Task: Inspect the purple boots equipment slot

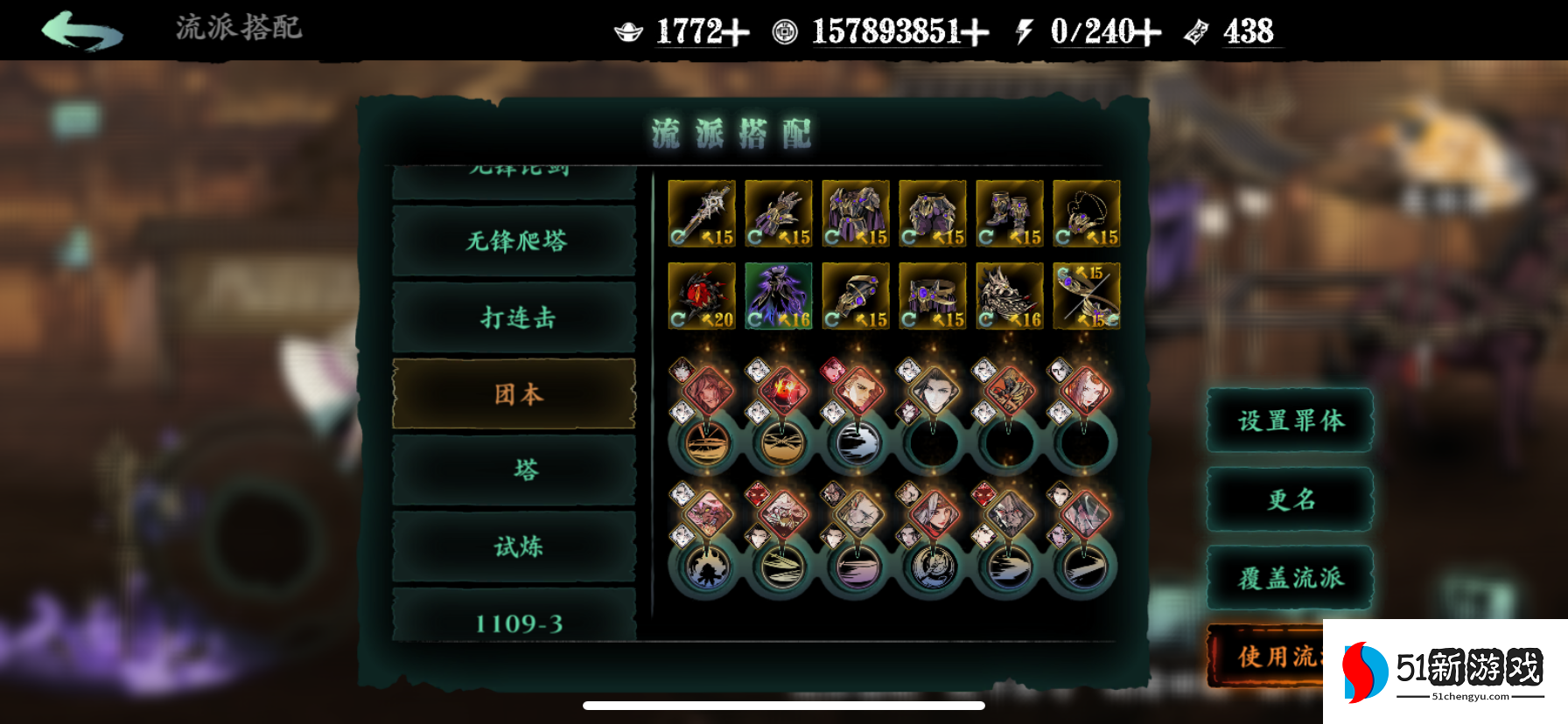Action: (1010, 213)
